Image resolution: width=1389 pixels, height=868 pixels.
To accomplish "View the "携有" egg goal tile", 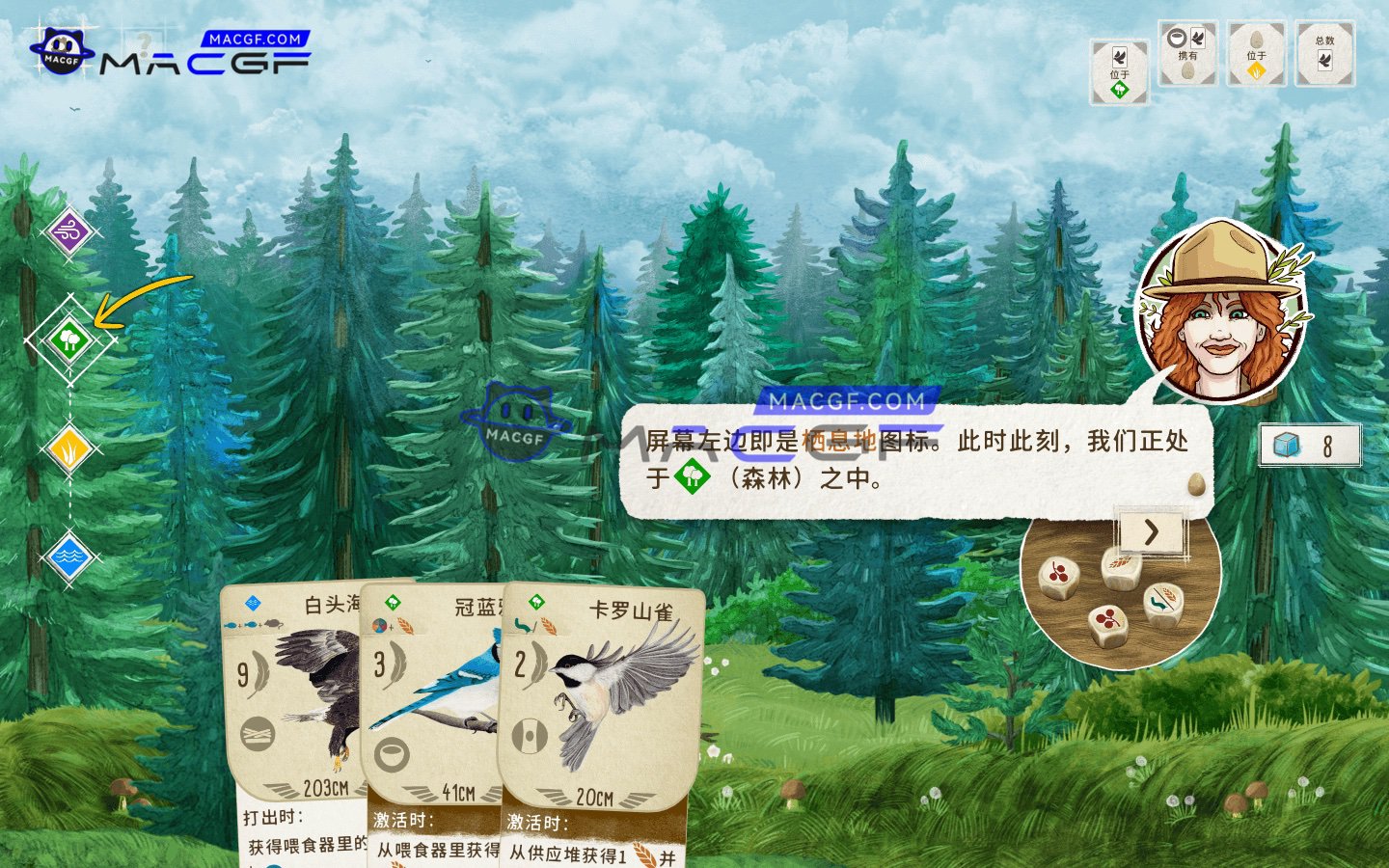I will click(x=1186, y=53).
